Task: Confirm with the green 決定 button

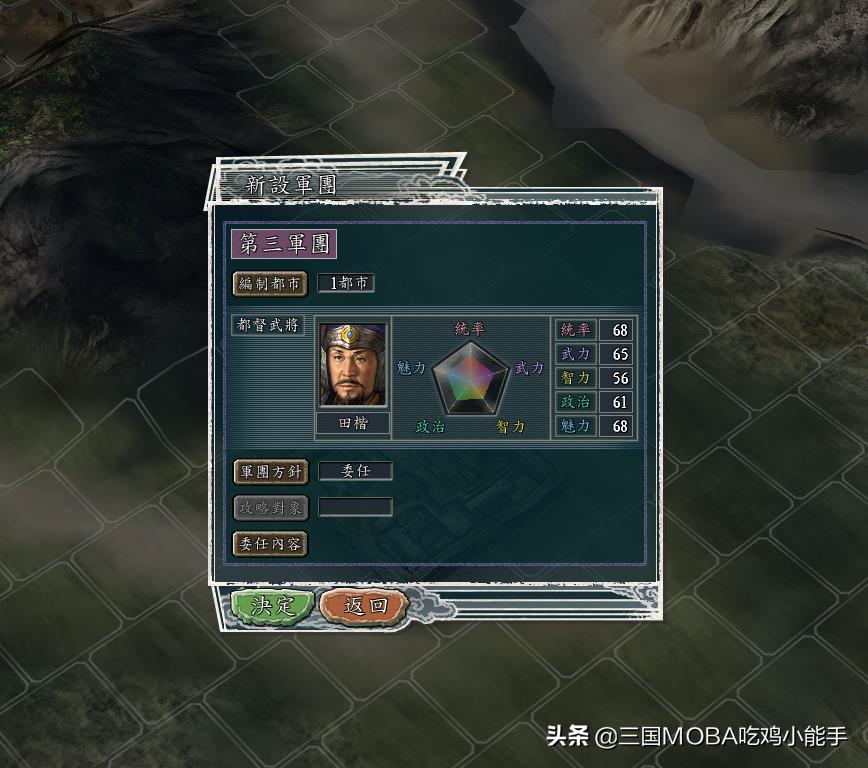Action: click(272, 606)
